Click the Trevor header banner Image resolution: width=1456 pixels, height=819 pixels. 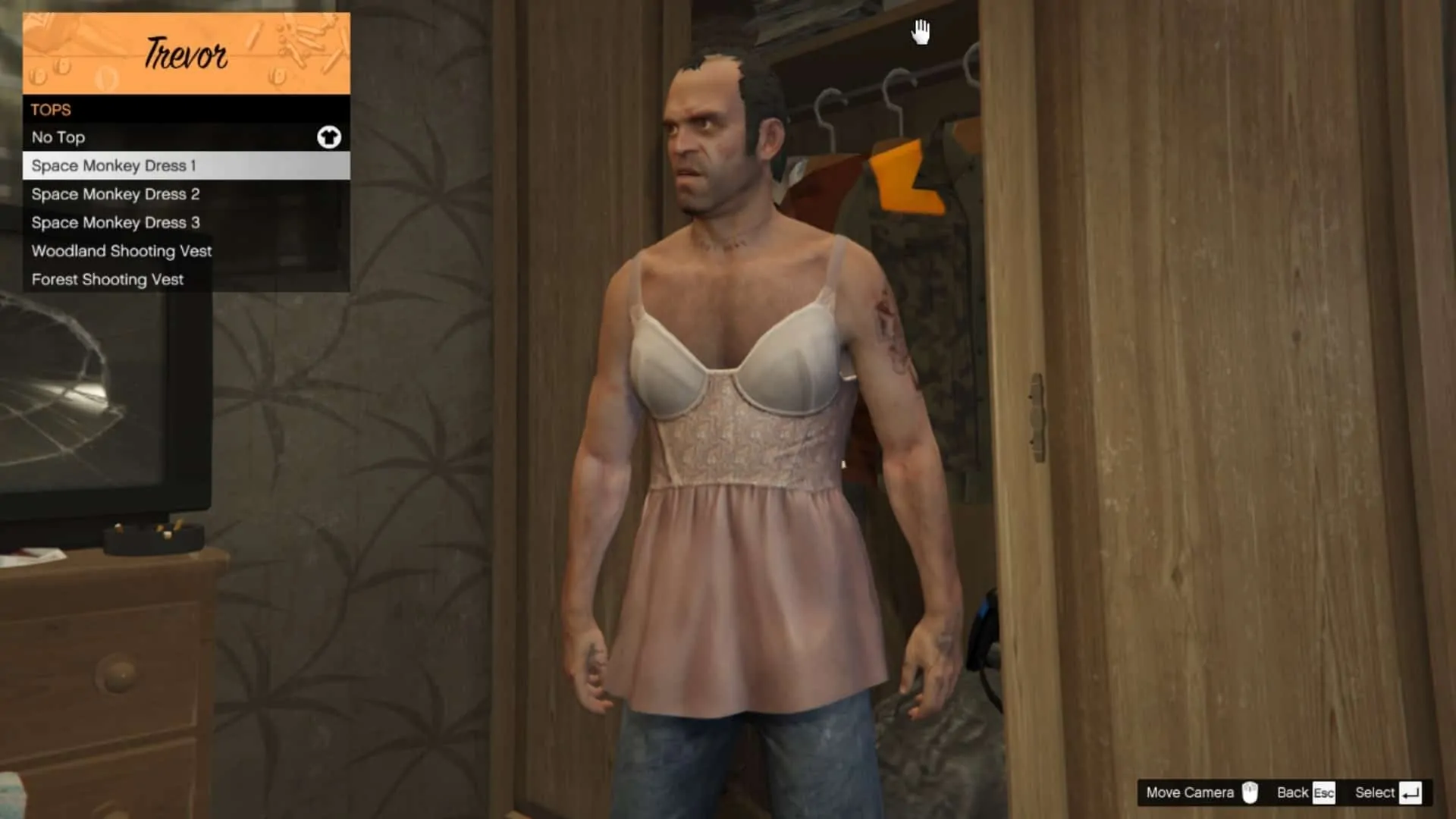(x=186, y=53)
